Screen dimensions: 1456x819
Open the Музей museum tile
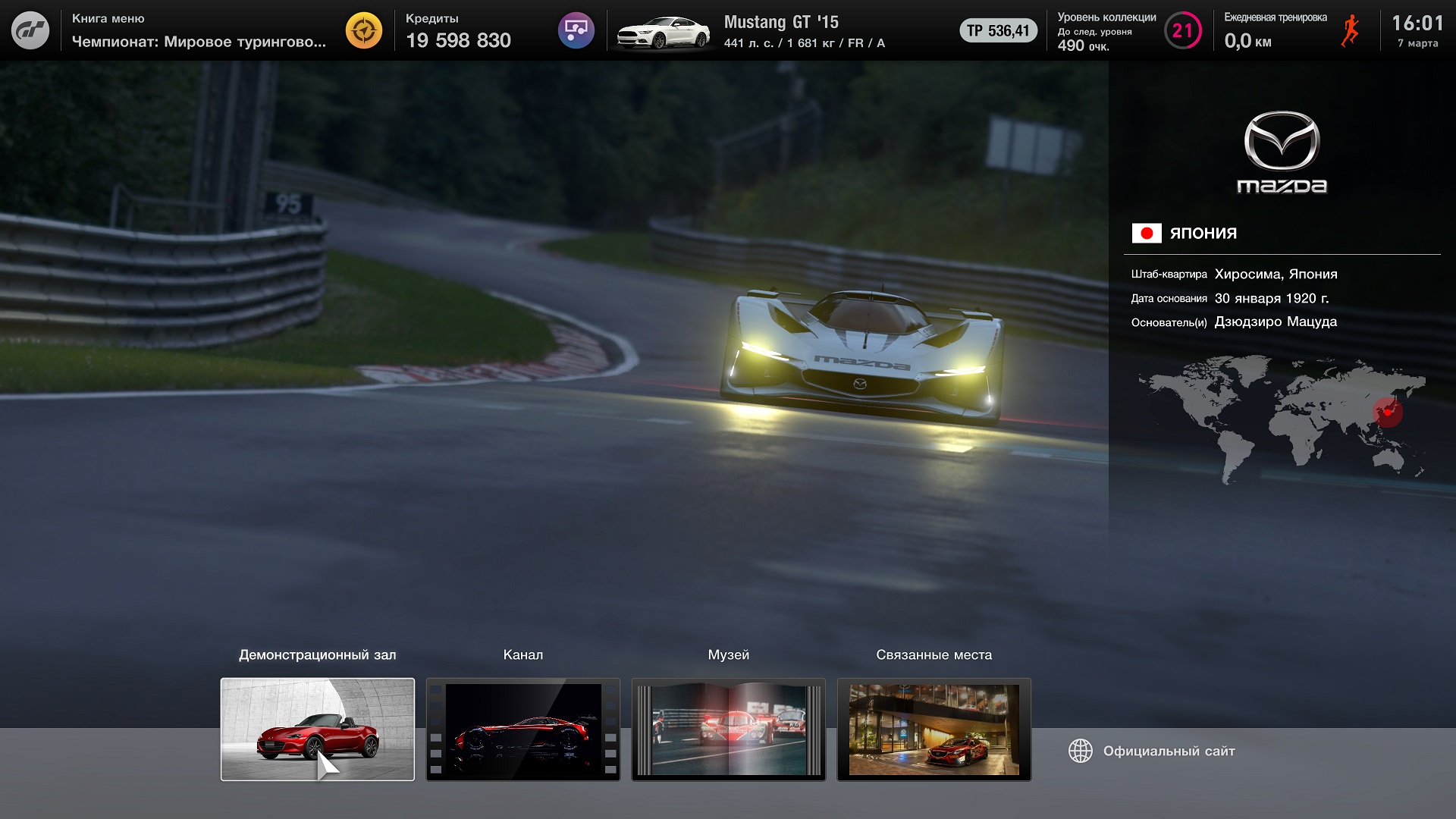pos(729,729)
